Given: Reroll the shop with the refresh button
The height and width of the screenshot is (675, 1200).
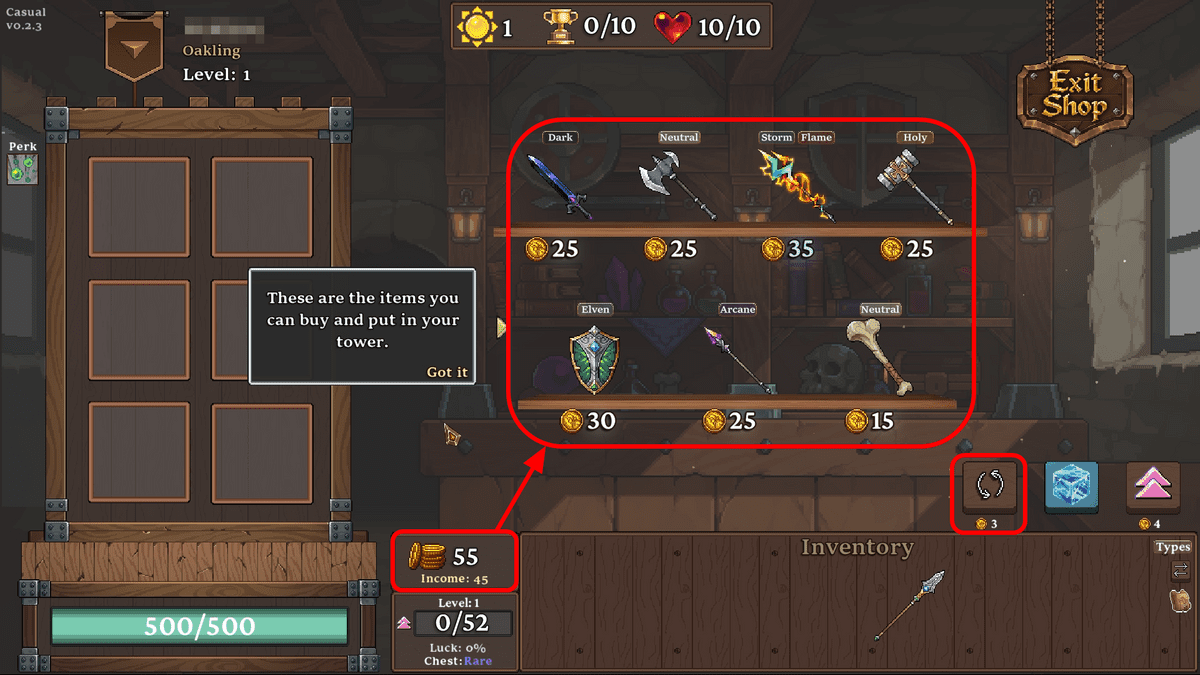Looking at the screenshot, I should [989, 486].
